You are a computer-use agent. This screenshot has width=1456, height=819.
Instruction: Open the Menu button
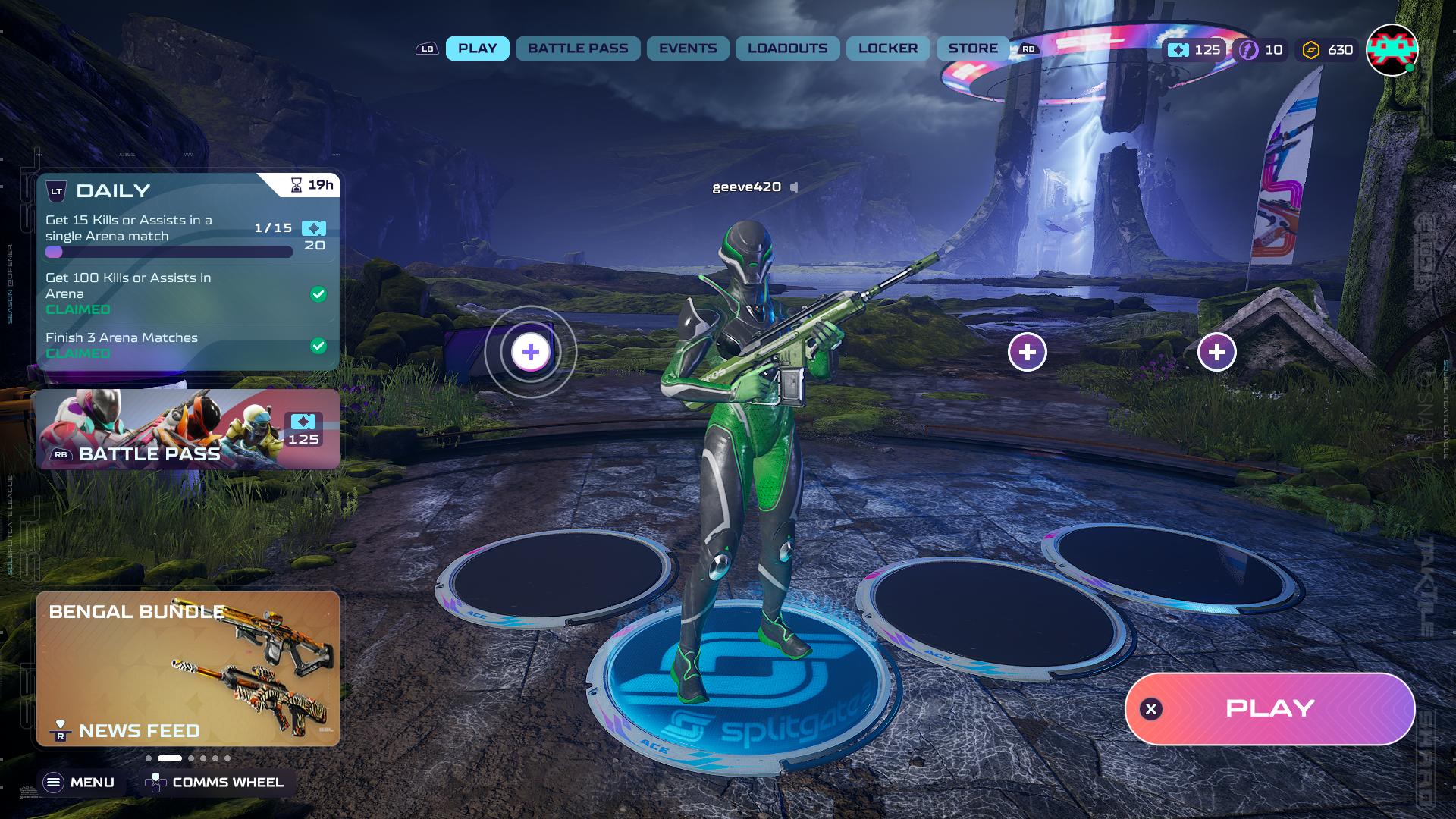pyautogui.click(x=80, y=782)
